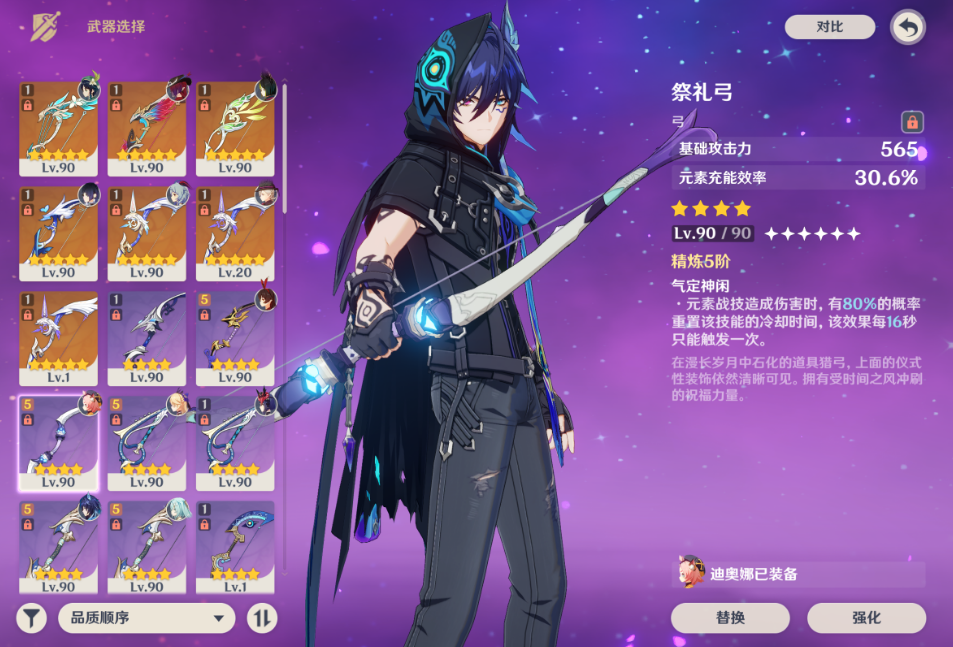Image resolution: width=953 pixels, height=647 pixels.
Task: Open the weapon filter funnel icon
Action: tap(32, 617)
